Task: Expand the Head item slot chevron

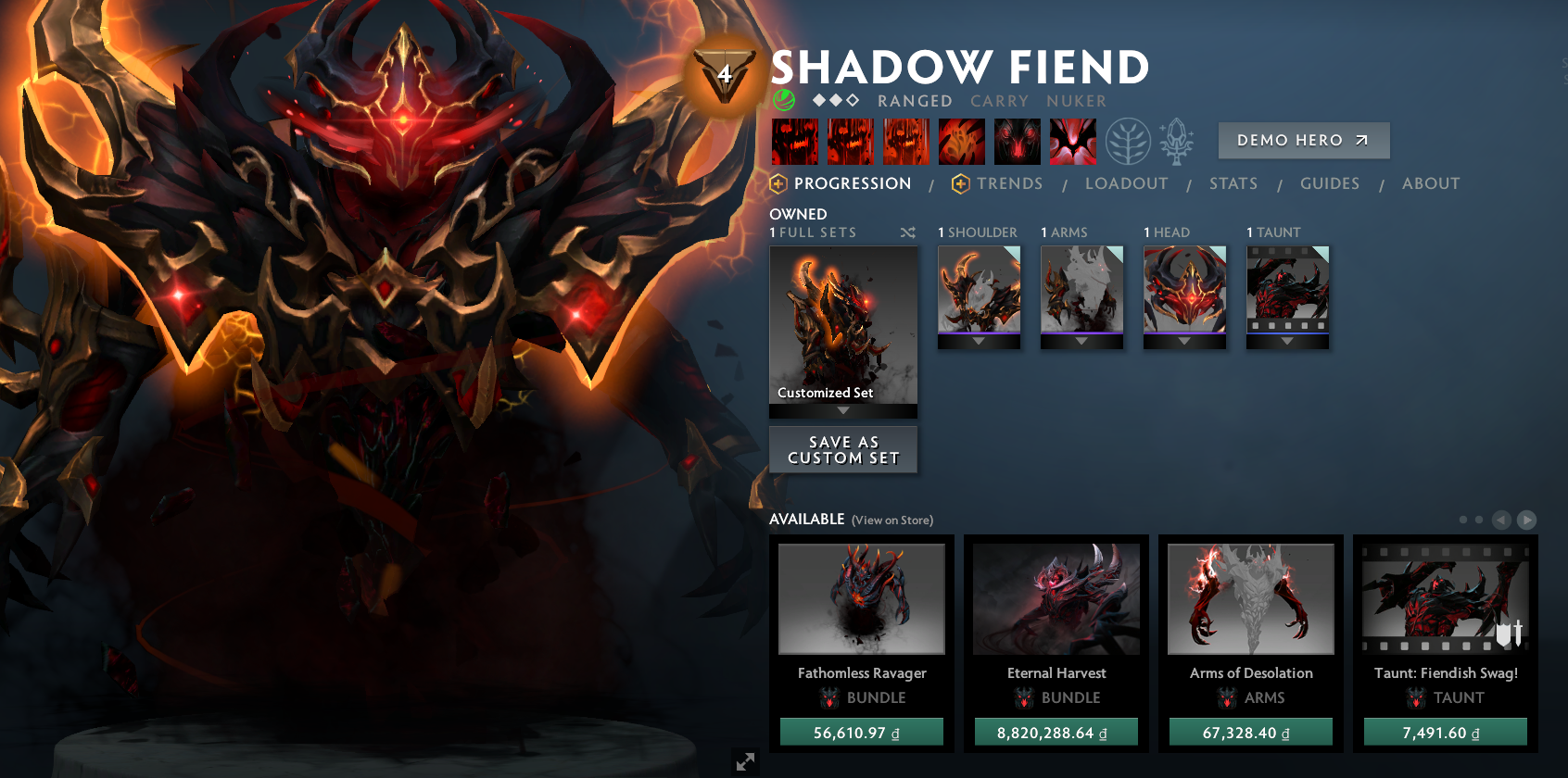Action: (x=1184, y=340)
